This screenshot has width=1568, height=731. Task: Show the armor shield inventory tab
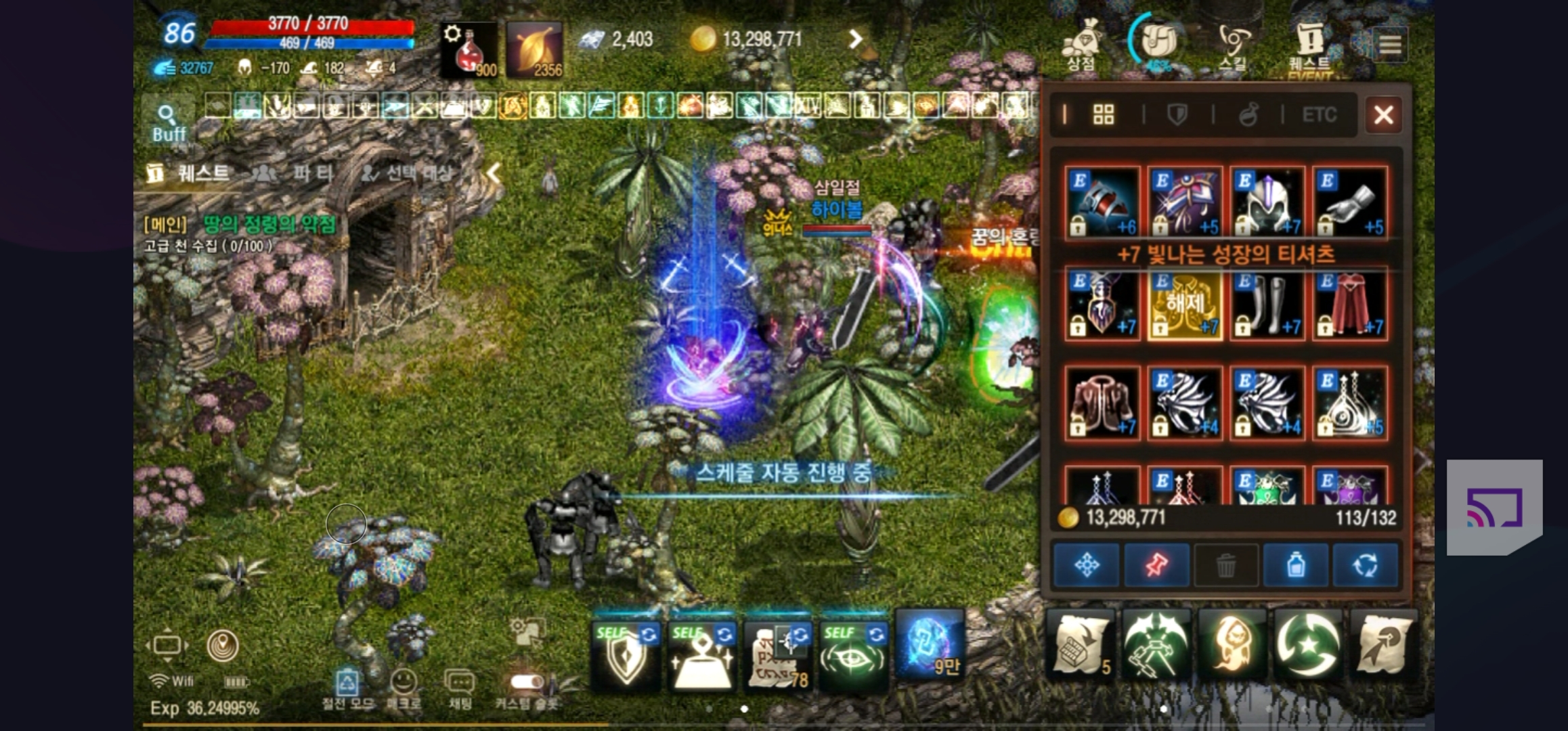point(1177,114)
